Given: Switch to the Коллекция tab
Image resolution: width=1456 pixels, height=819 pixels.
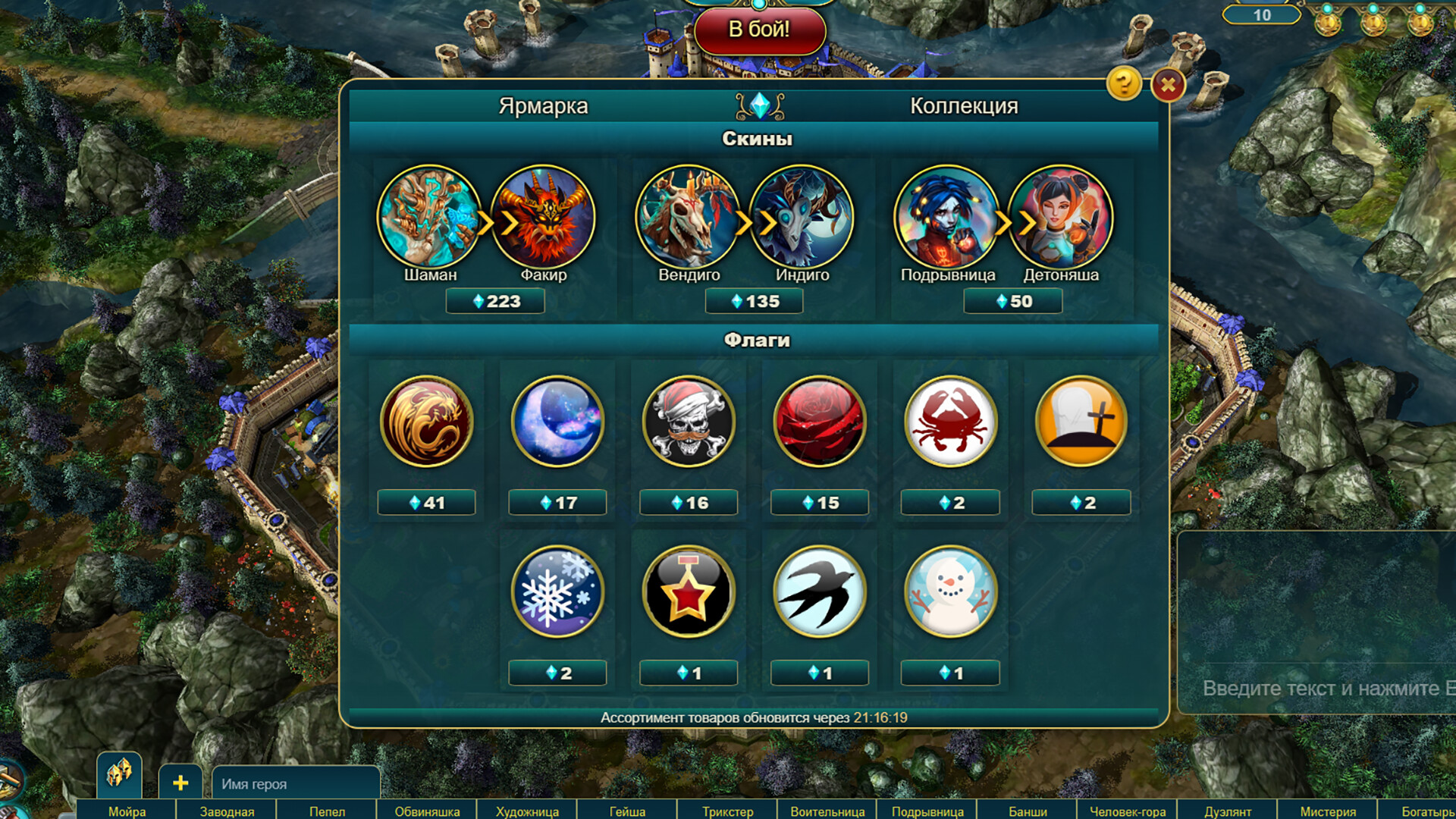Looking at the screenshot, I should (x=964, y=106).
